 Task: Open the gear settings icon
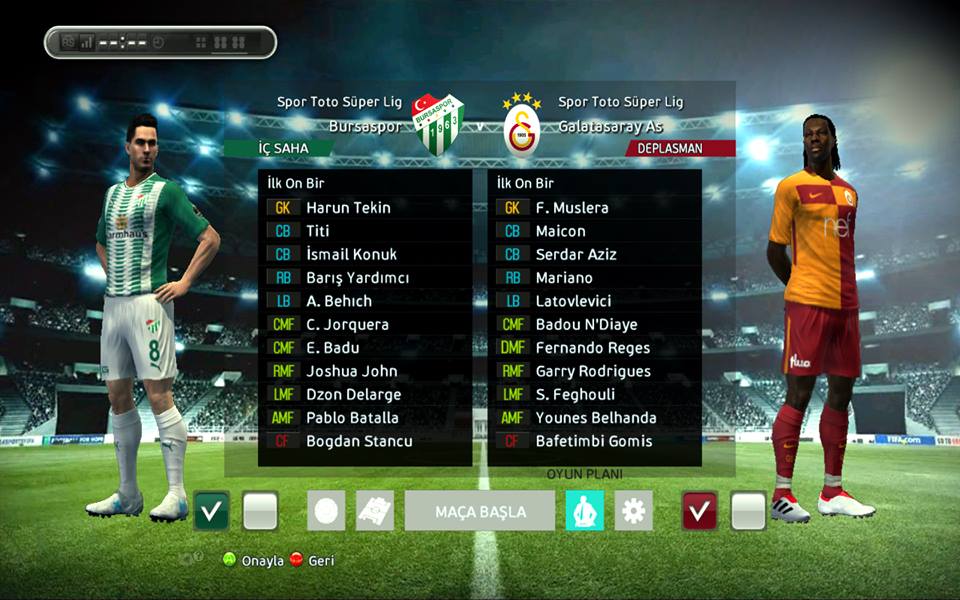[633, 511]
